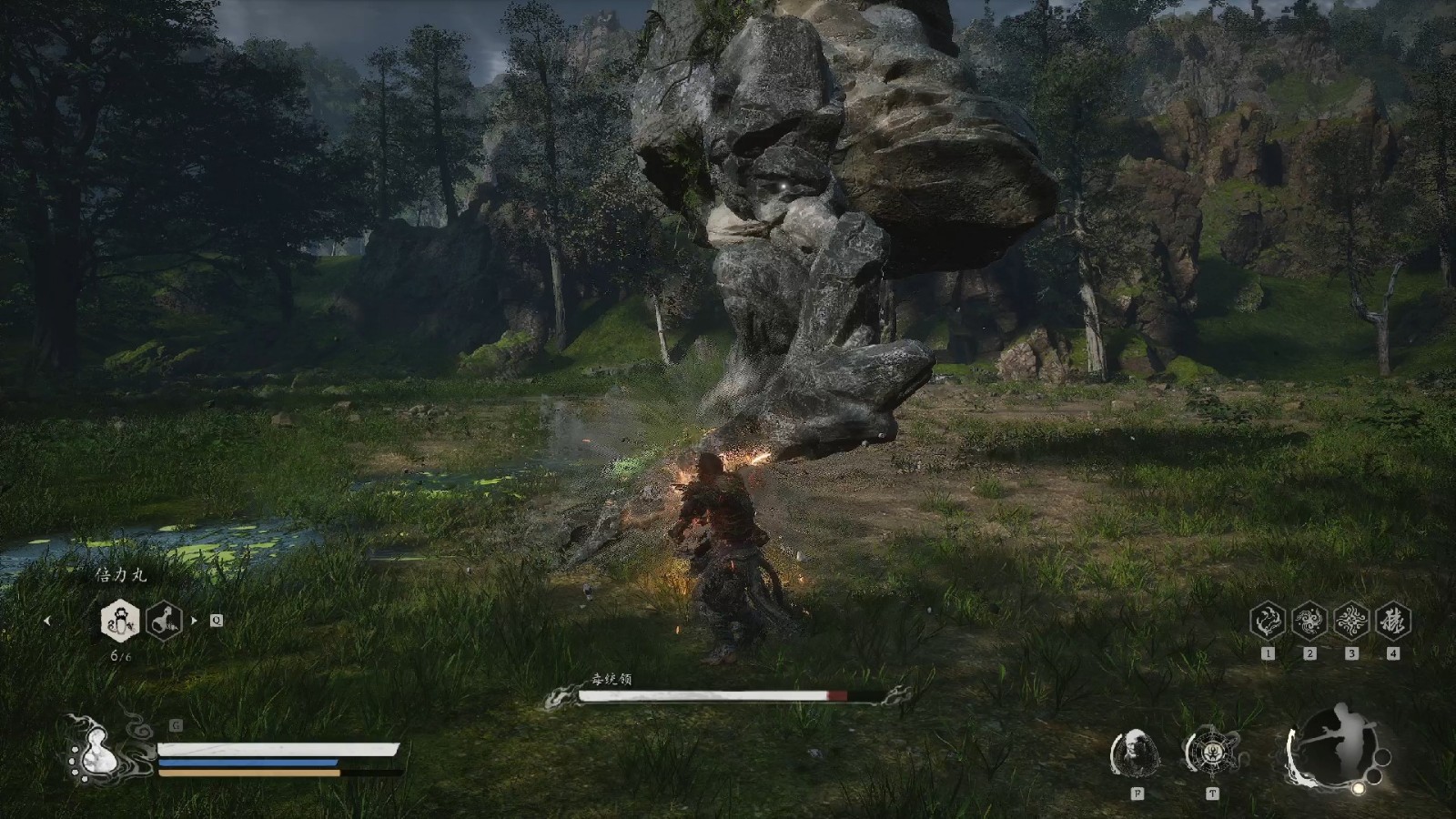Cast the third spell with radiating tendrils icon
Viewport: 1456px width, 819px height.
coord(1351,622)
